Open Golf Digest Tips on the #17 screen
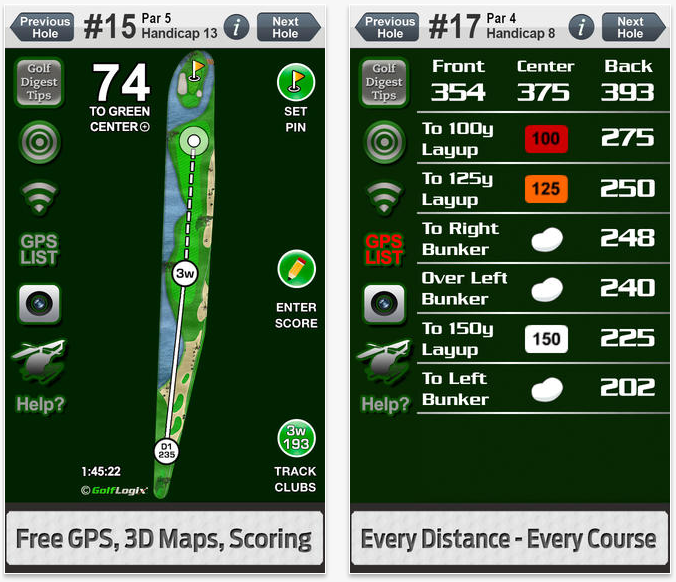This screenshot has height=582, width=676. click(x=384, y=82)
